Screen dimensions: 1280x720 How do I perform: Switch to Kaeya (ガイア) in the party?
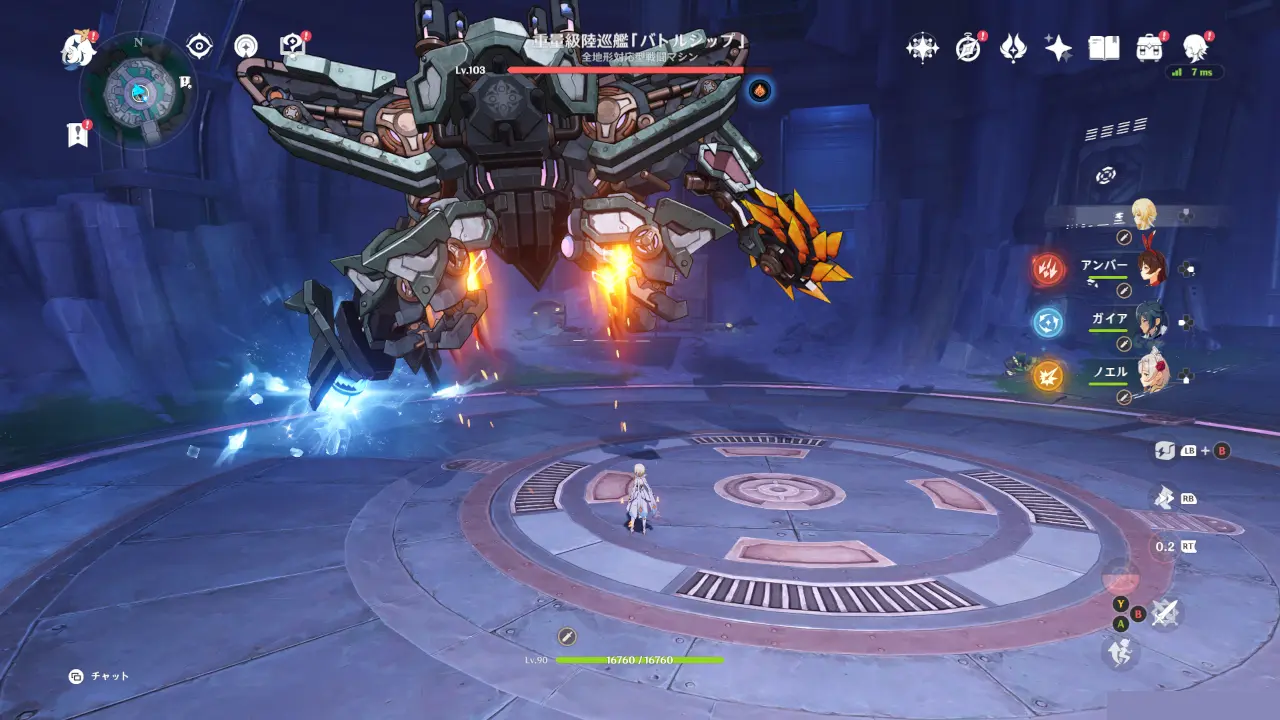[1152, 322]
